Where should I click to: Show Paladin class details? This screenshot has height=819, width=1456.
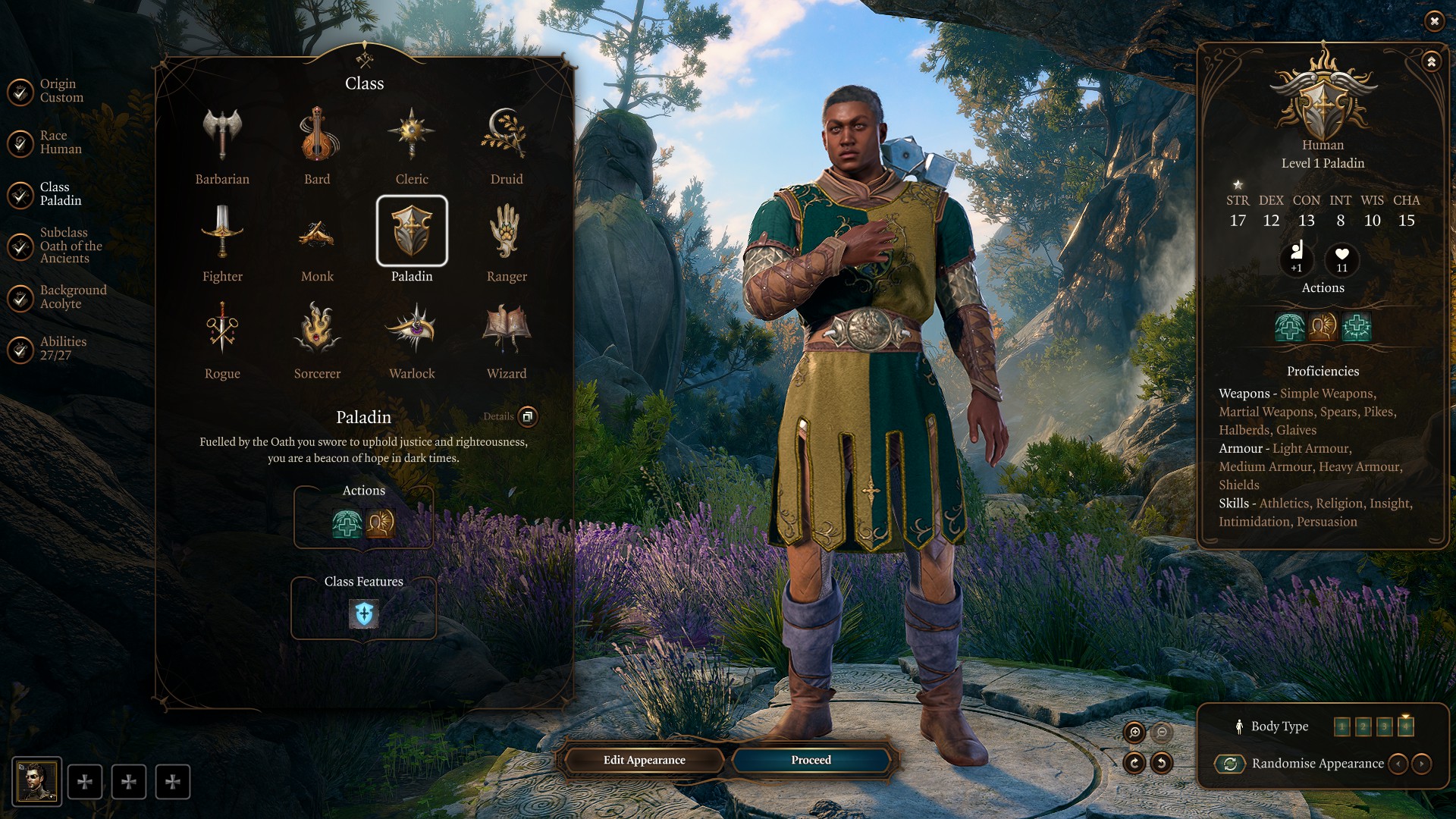click(x=528, y=416)
